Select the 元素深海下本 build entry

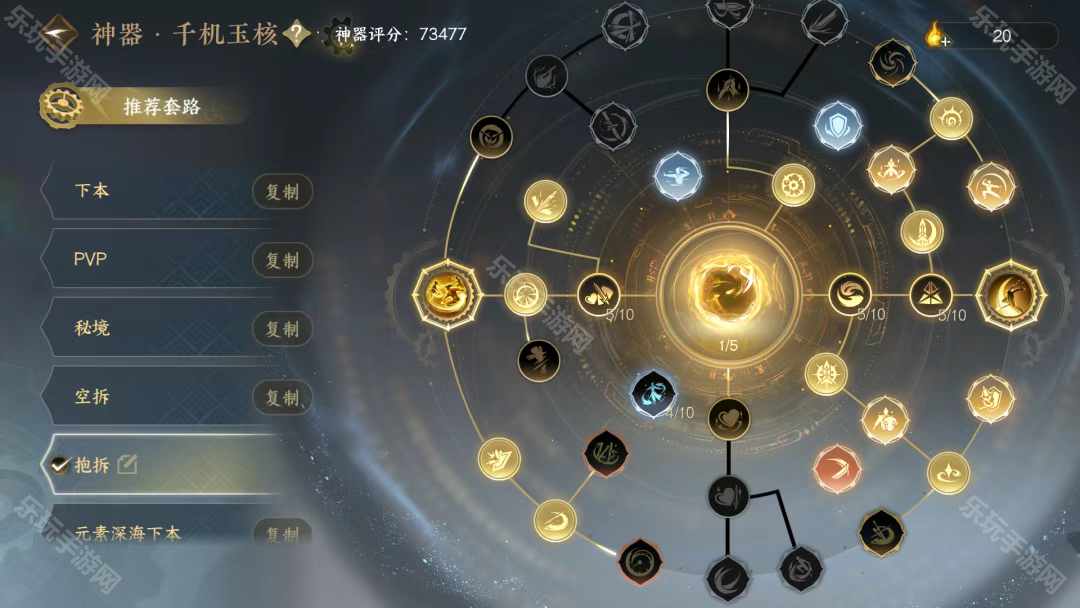[128, 533]
